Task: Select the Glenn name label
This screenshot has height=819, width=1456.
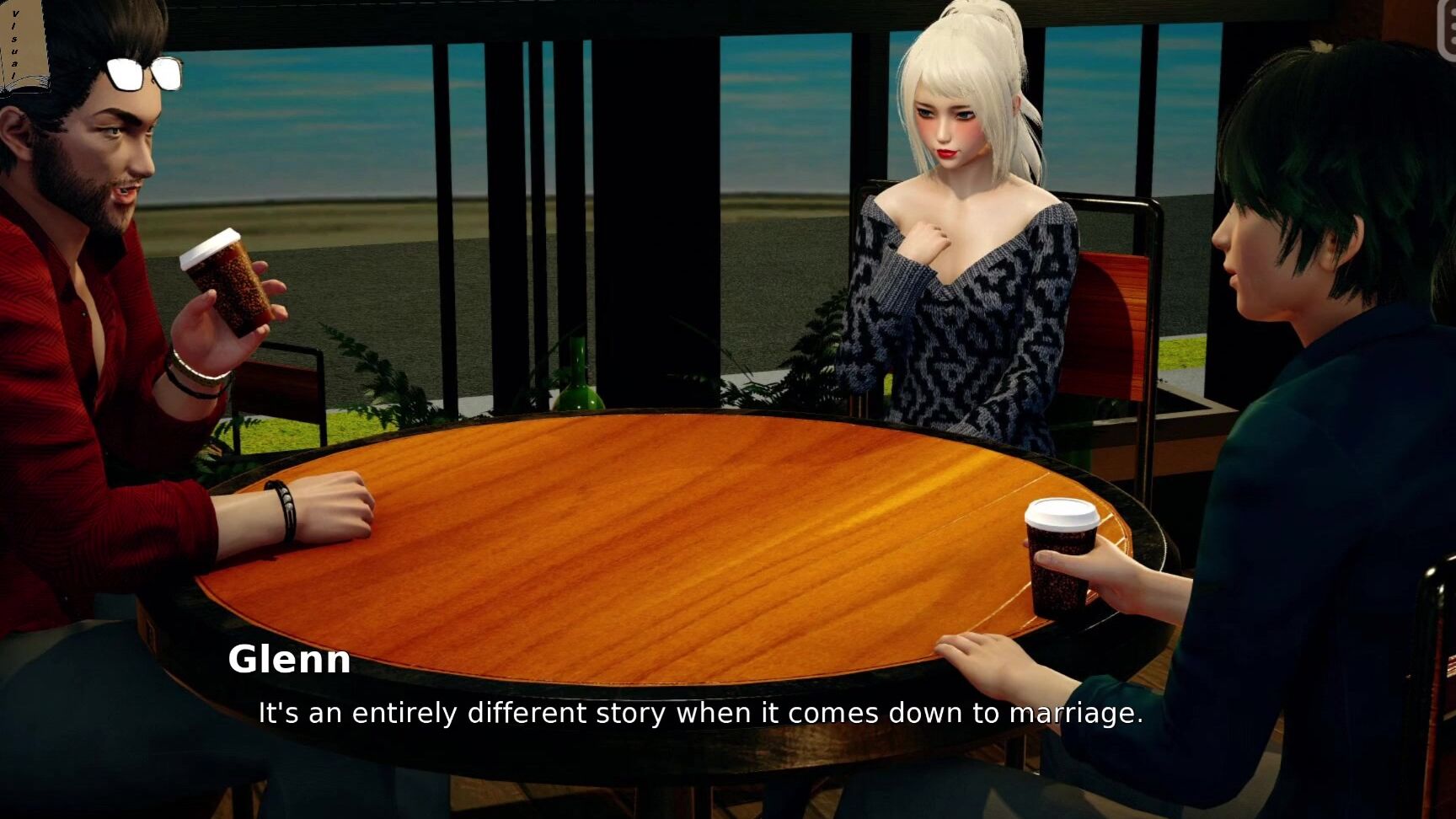Action: point(290,661)
